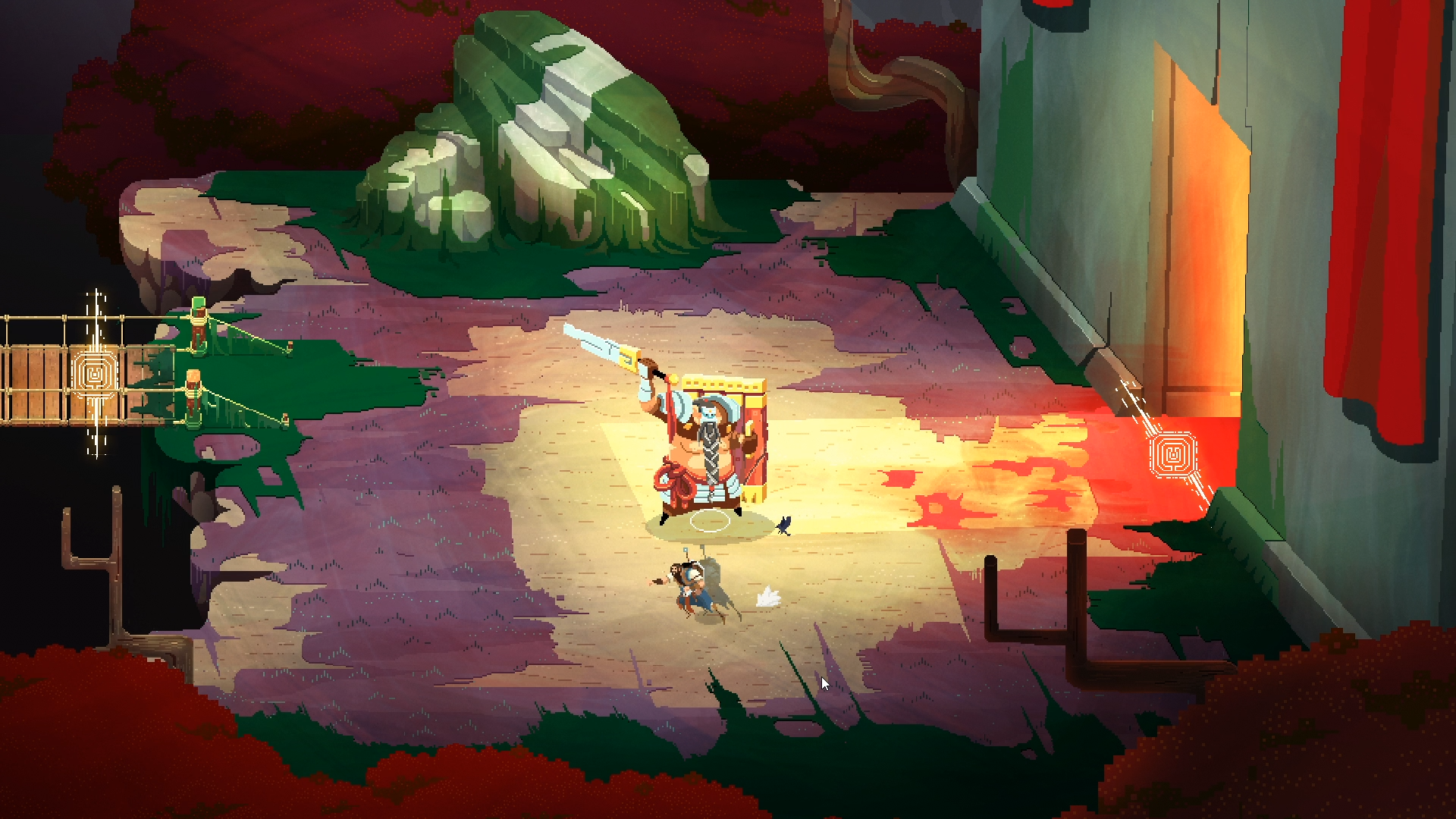Select the glowing exit glyph on the bridge
The width and height of the screenshot is (1456, 819).
[96, 374]
